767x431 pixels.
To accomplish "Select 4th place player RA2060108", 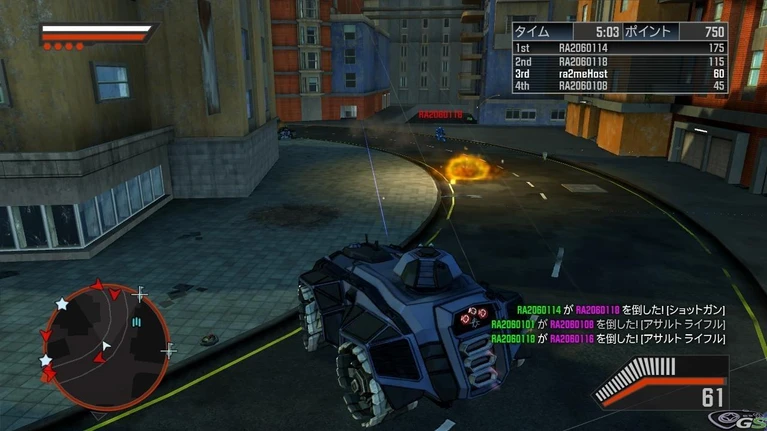I will pyautogui.click(x=618, y=86).
